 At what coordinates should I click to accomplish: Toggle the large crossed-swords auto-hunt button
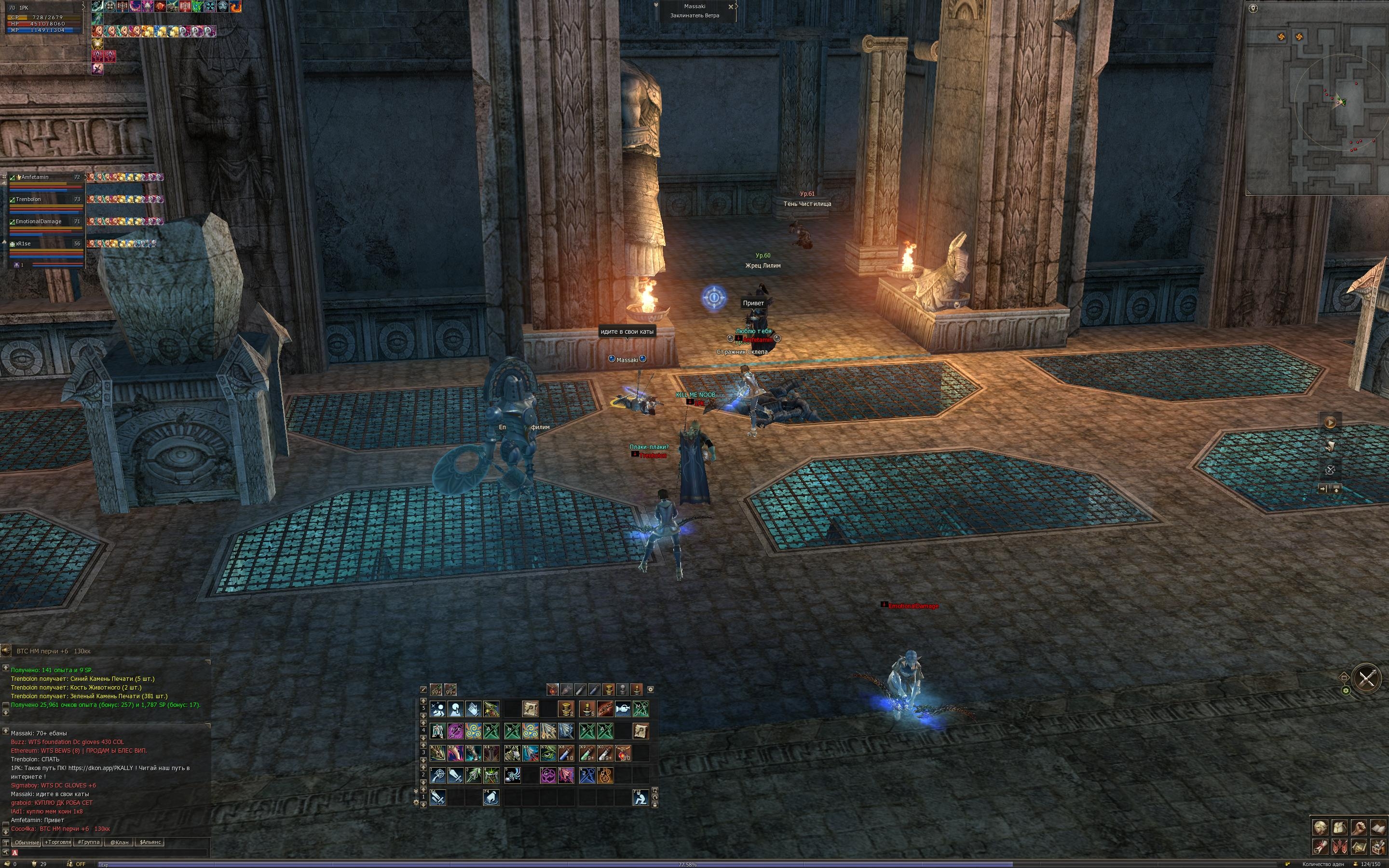point(1367,679)
